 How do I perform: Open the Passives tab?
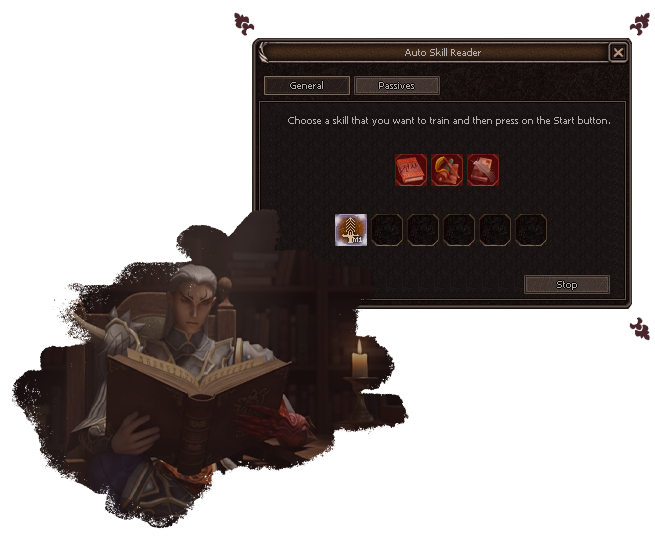pos(397,86)
